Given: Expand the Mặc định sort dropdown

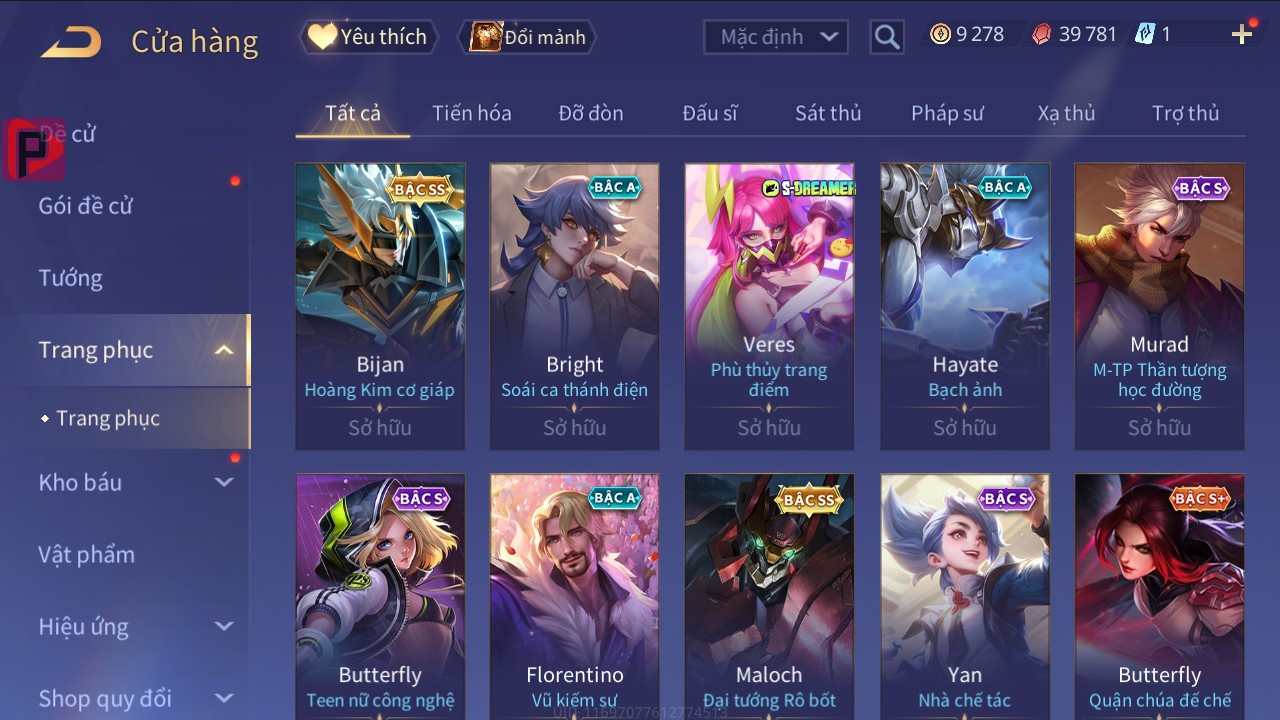Looking at the screenshot, I should (x=775, y=37).
